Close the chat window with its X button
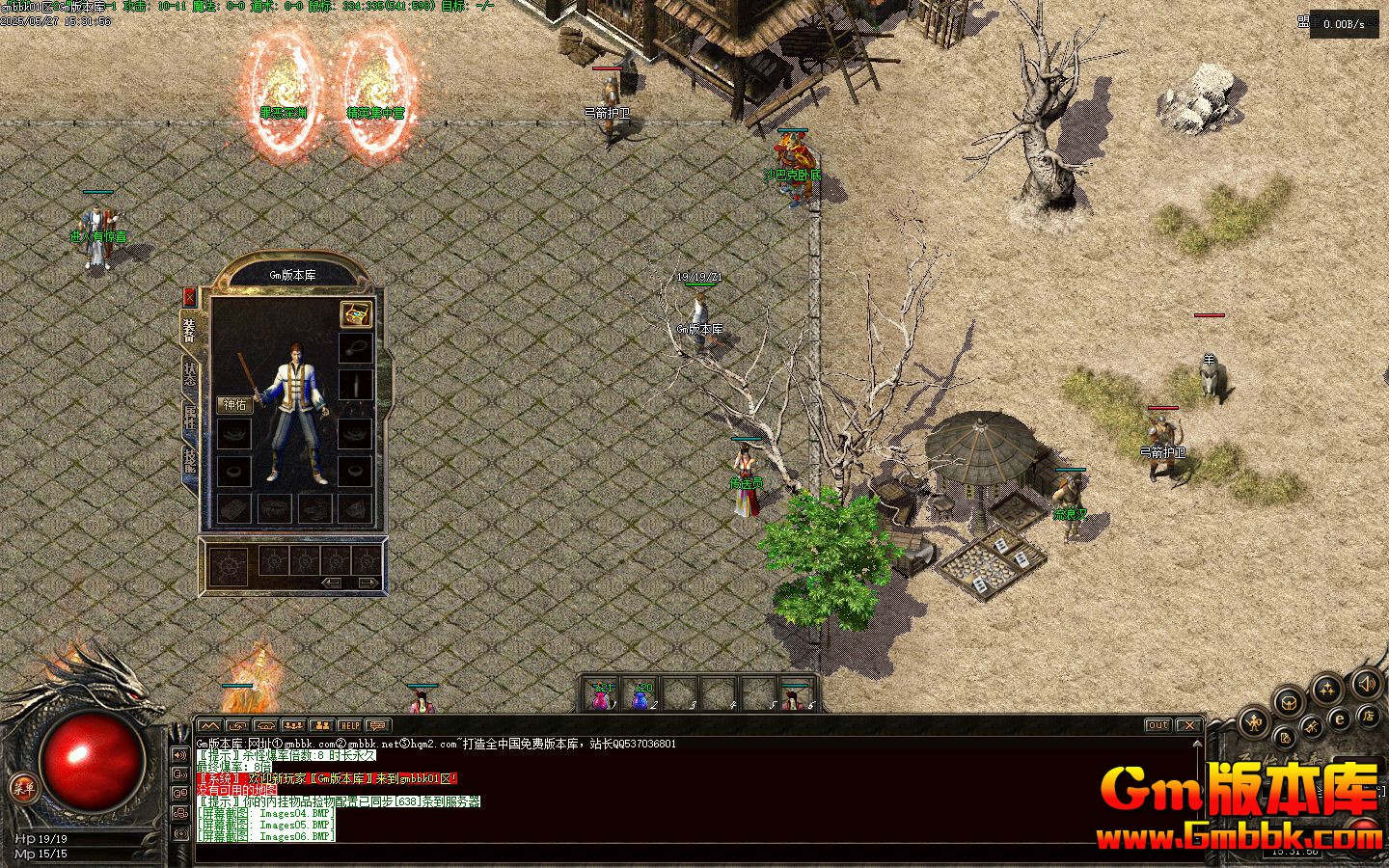Screen dimensions: 1389x868 (x=1188, y=725)
